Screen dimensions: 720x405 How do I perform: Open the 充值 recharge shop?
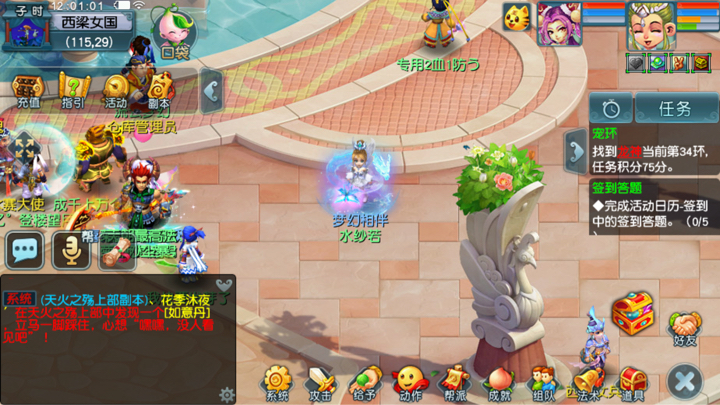tap(28, 89)
